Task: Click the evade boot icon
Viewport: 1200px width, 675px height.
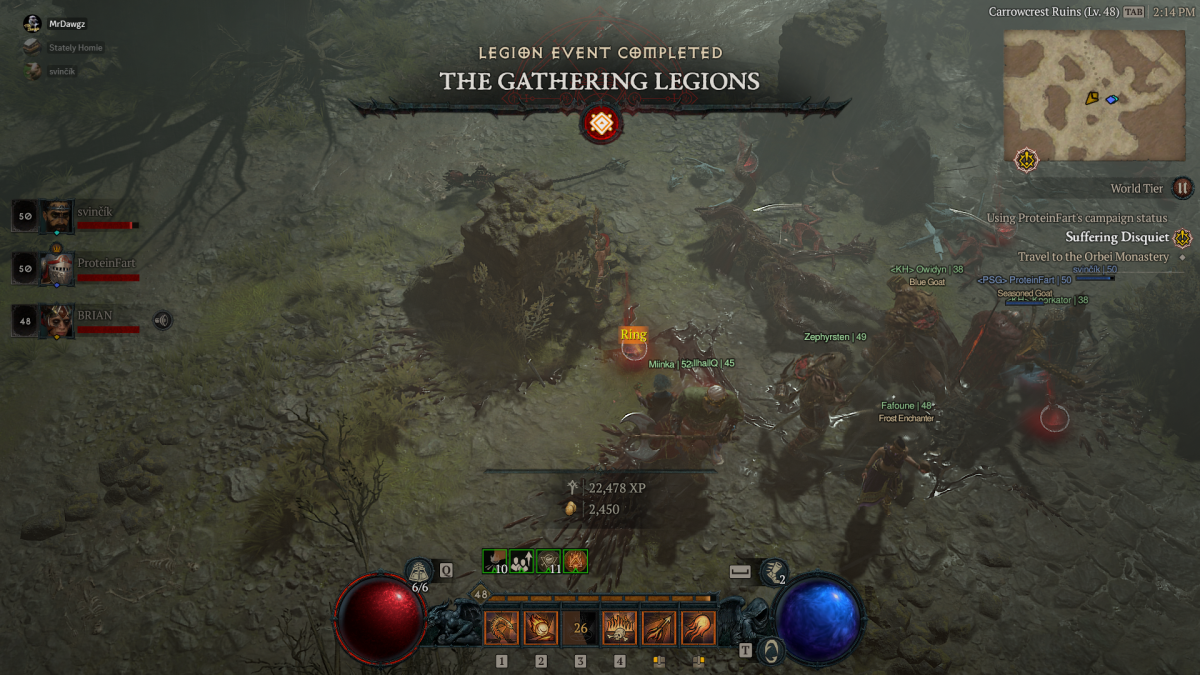Action: coord(772,572)
